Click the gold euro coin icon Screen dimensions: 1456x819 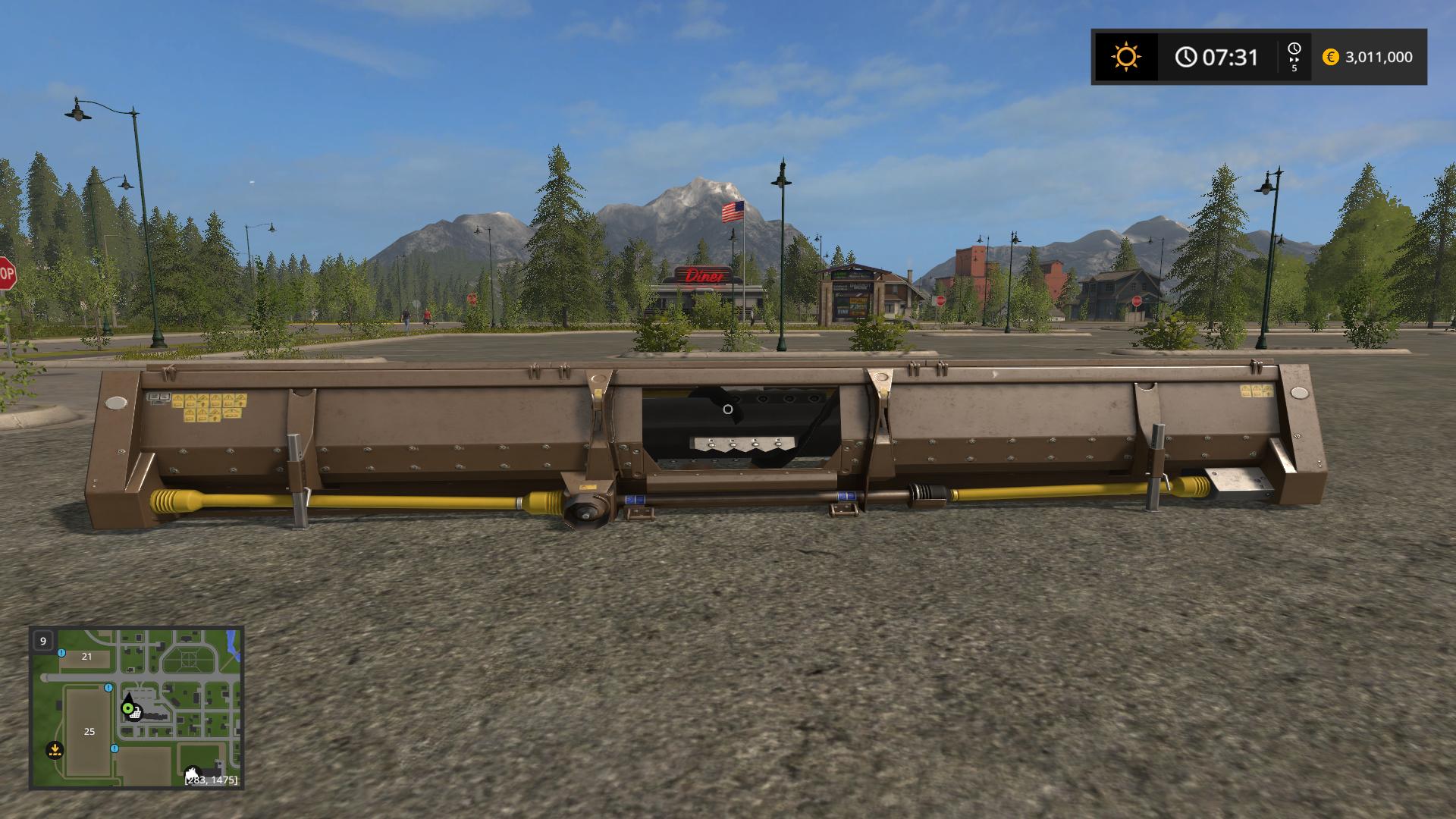(x=1330, y=57)
